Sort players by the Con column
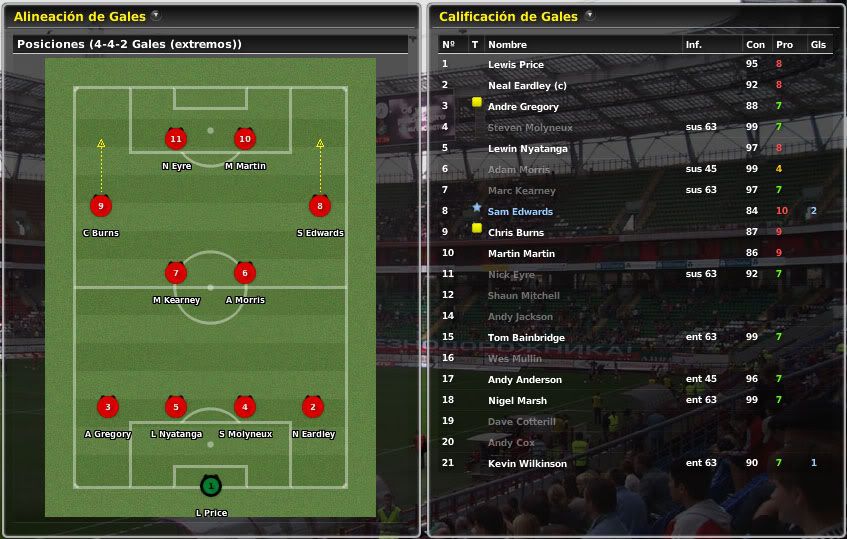Image resolution: width=847 pixels, height=539 pixels. pyautogui.click(x=755, y=45)
